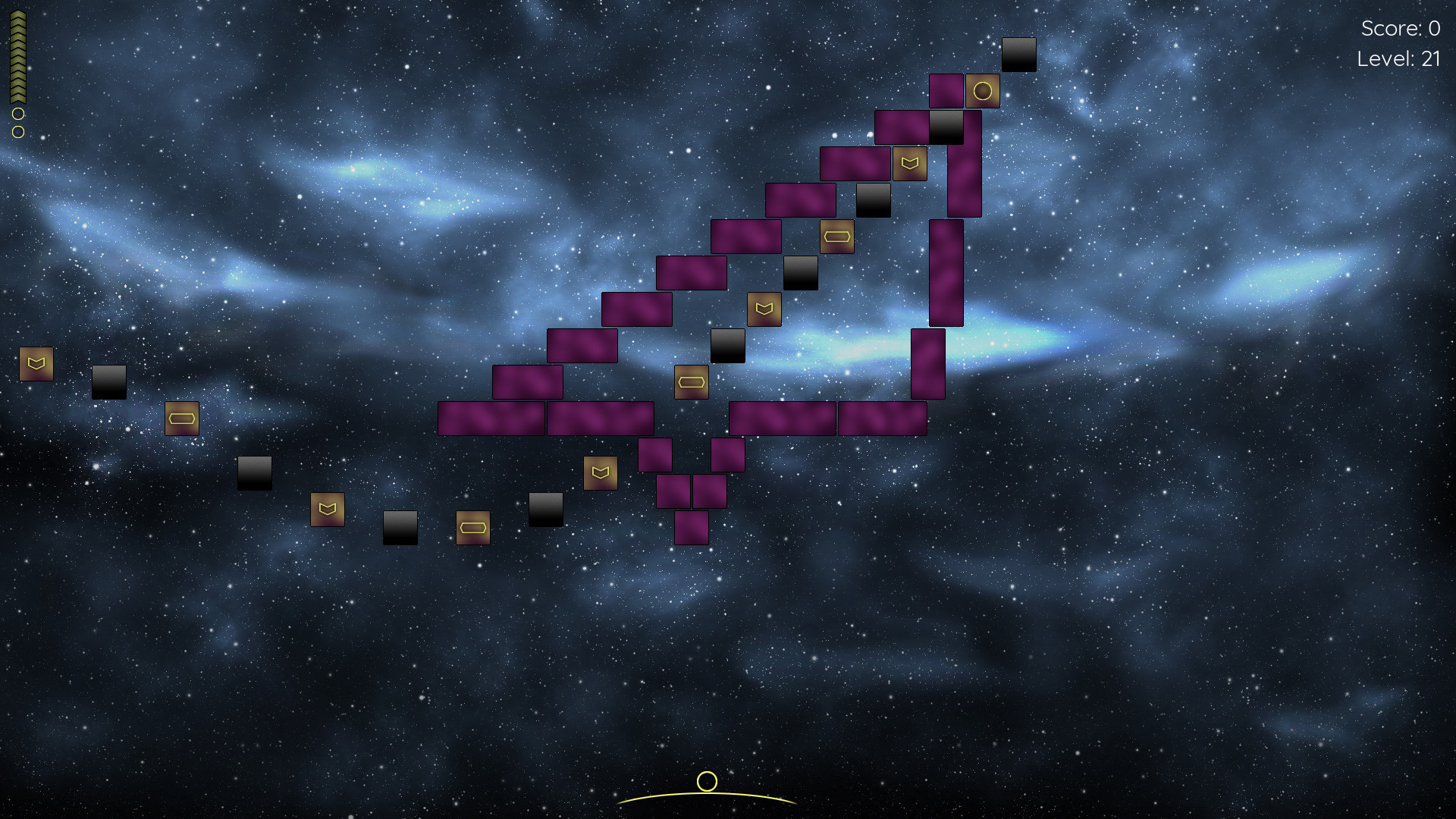The height and width of the screenshot is (819, 1456).
Task: Click the chevron power-up brick near the top diagonal
Action: point(909,164)
